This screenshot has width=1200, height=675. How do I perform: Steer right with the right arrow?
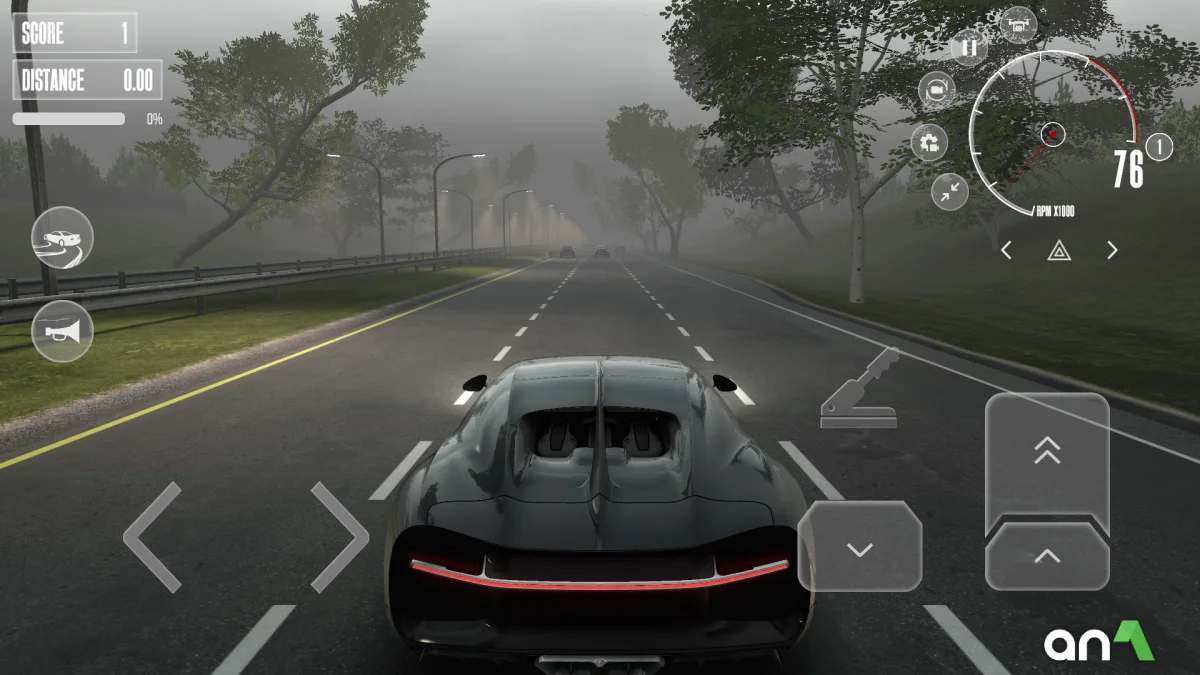(340, 537)
